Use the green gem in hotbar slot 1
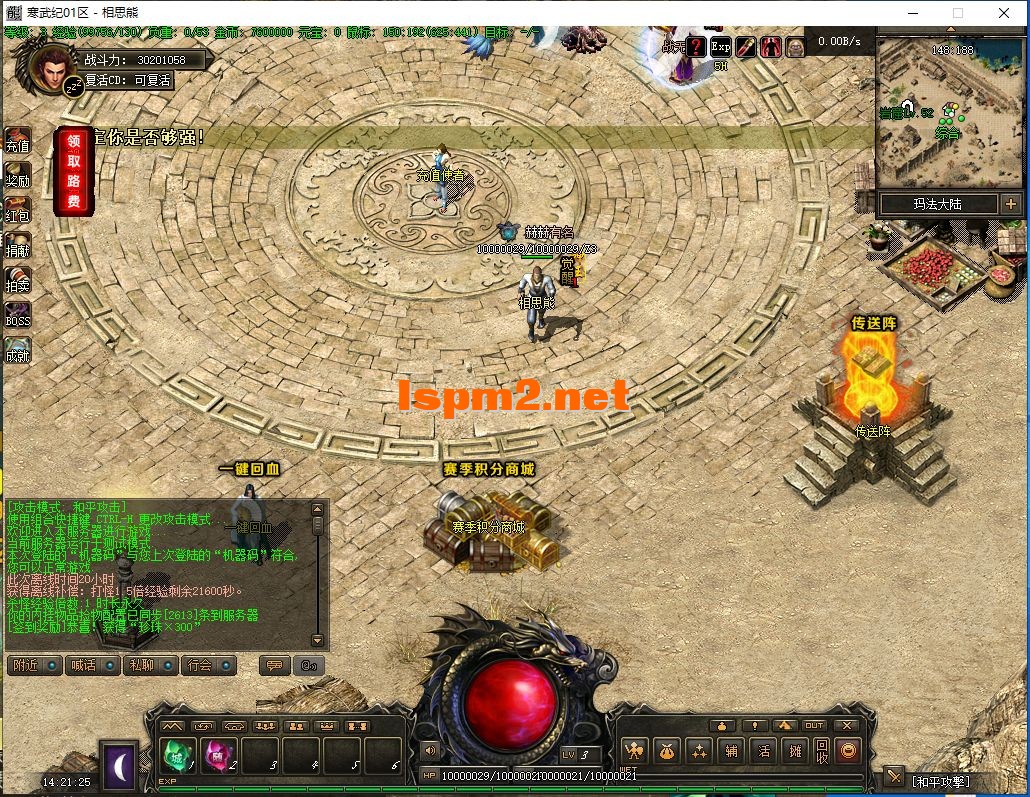 coord(178,755)
